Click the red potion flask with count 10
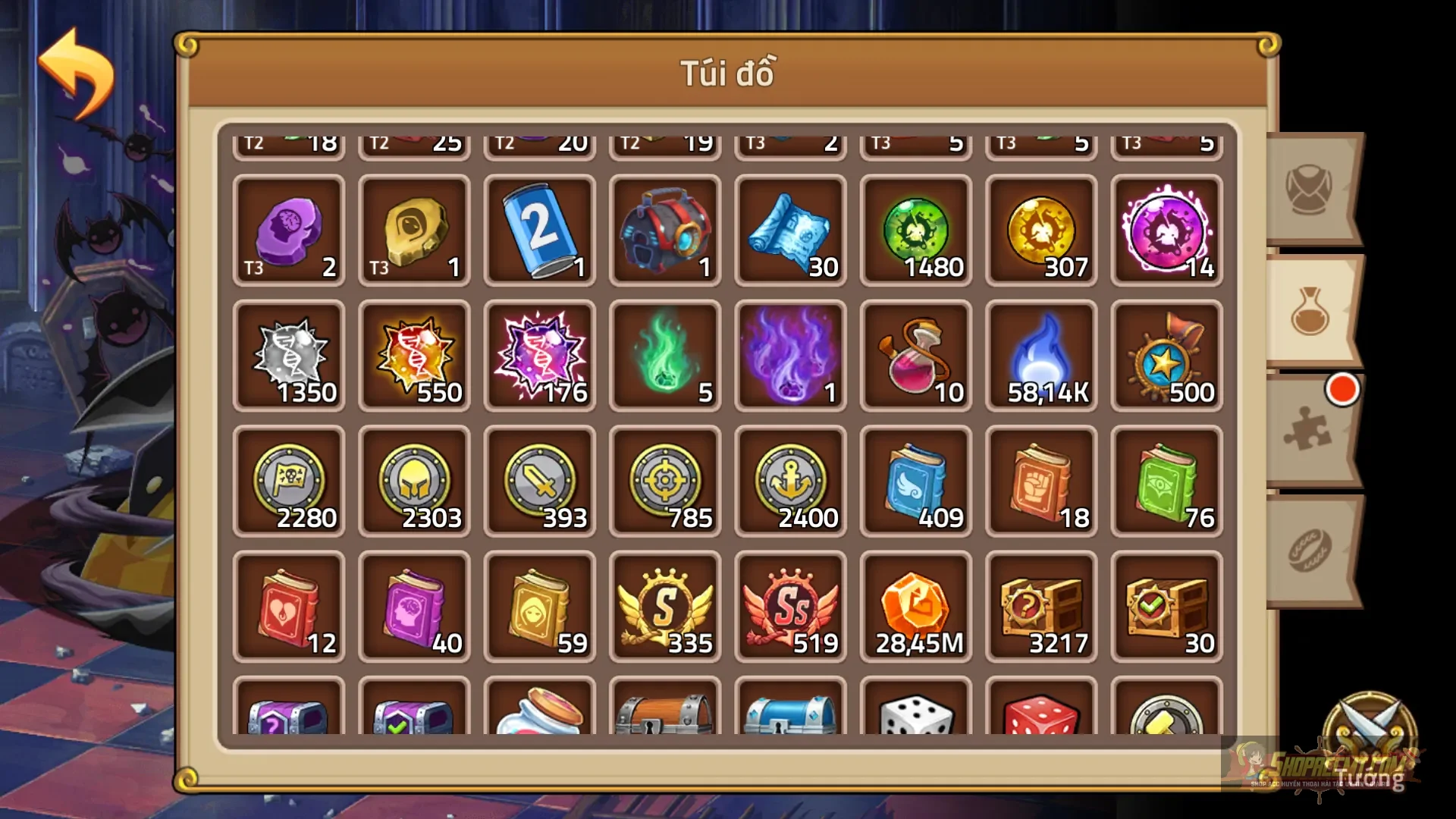The height and width of the screenshot is (819, 1456). click(x=916, y=356)
